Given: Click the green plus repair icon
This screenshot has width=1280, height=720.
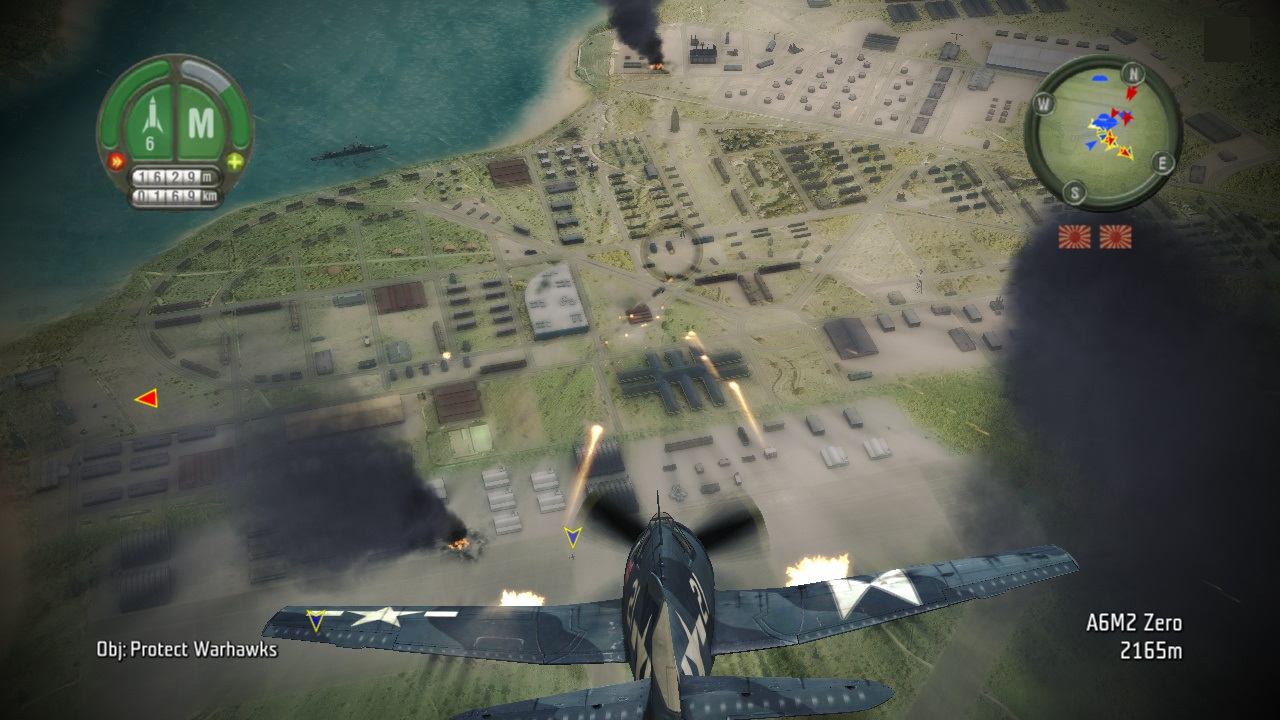Looking at the screenshot, I should pos(234,161).
